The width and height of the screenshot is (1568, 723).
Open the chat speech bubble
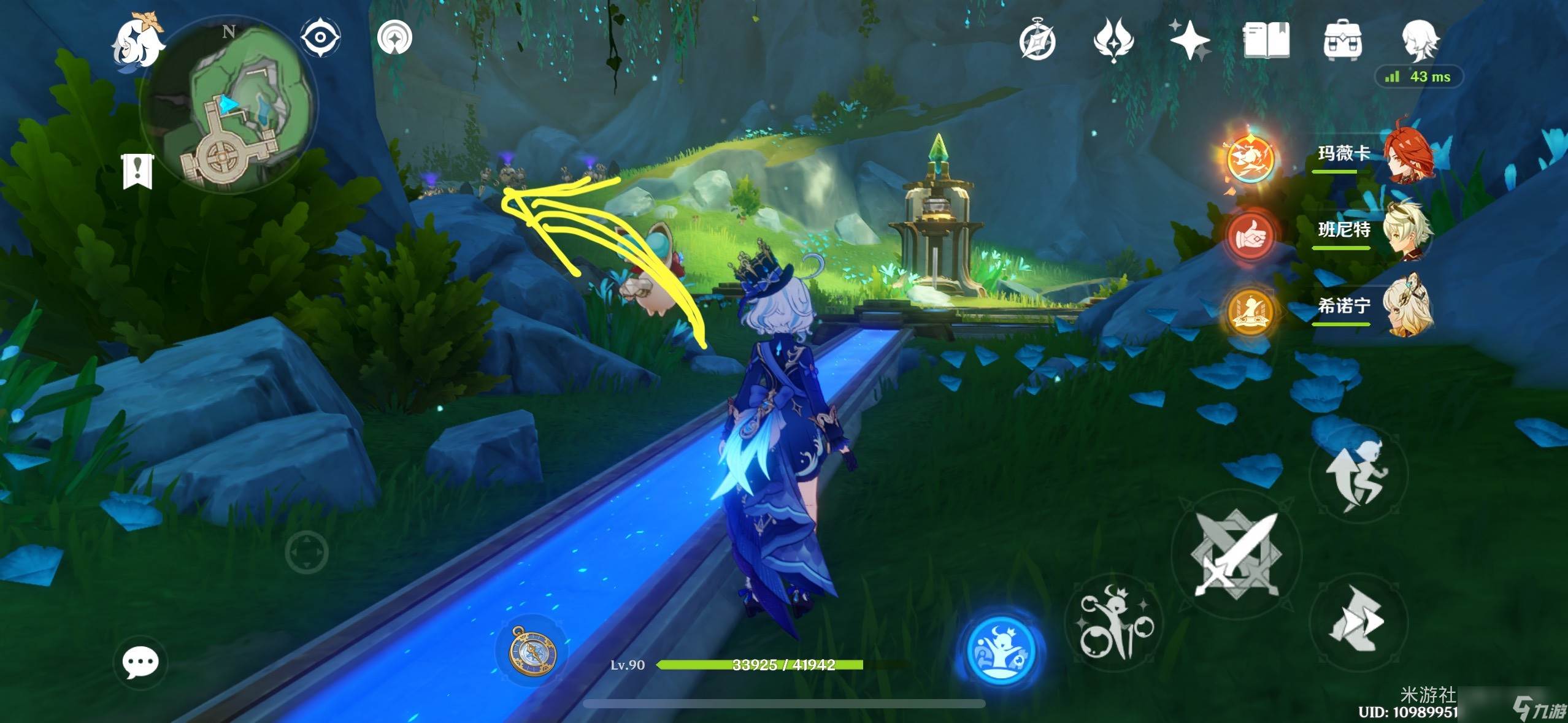click(x=140, y=663)
